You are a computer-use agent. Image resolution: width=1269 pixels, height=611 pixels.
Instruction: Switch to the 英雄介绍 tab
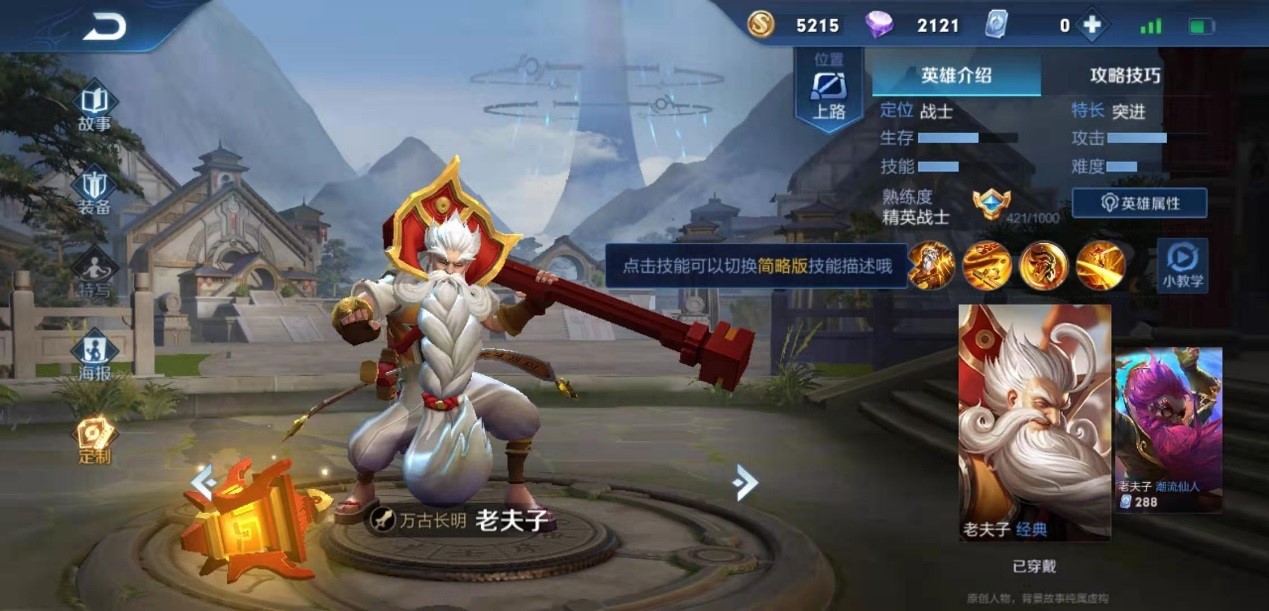pos(956,75)
